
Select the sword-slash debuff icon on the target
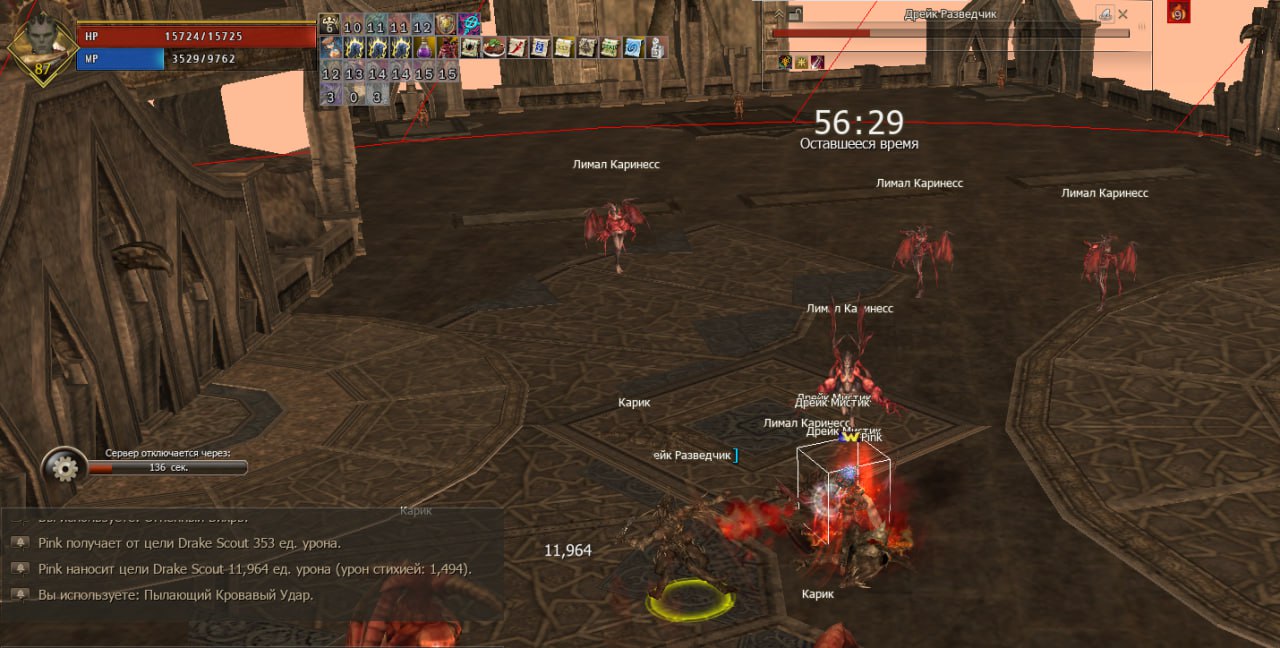(817, 63)
